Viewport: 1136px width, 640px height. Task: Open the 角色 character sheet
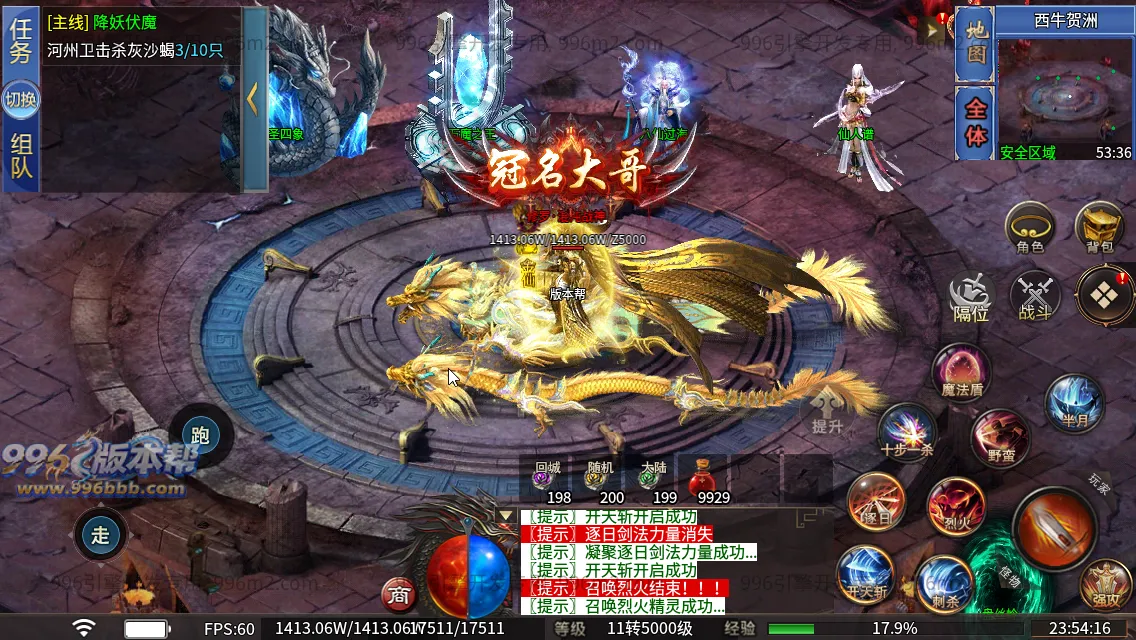1029,226
